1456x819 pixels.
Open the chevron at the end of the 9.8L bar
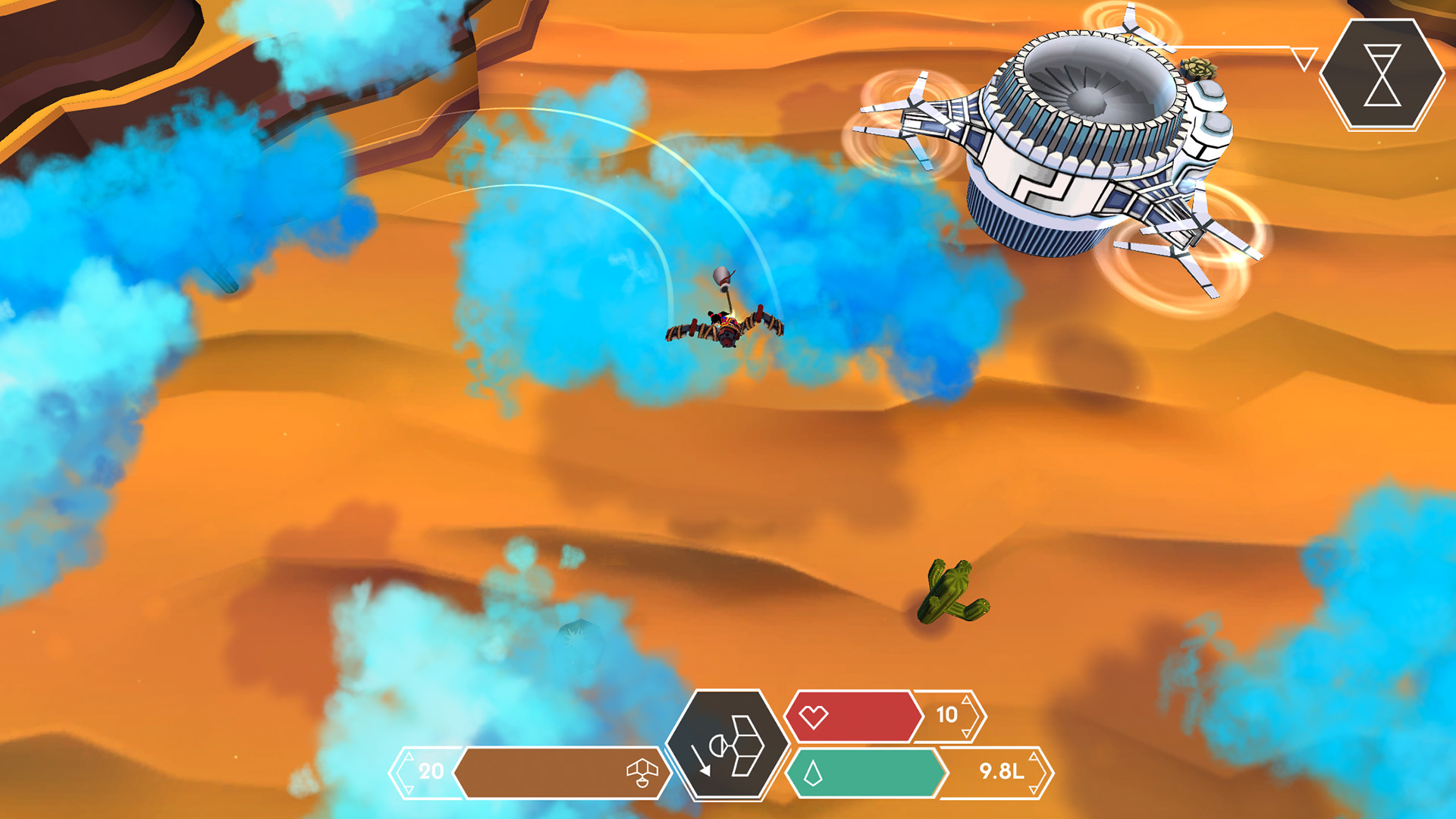click(1049, 774)
